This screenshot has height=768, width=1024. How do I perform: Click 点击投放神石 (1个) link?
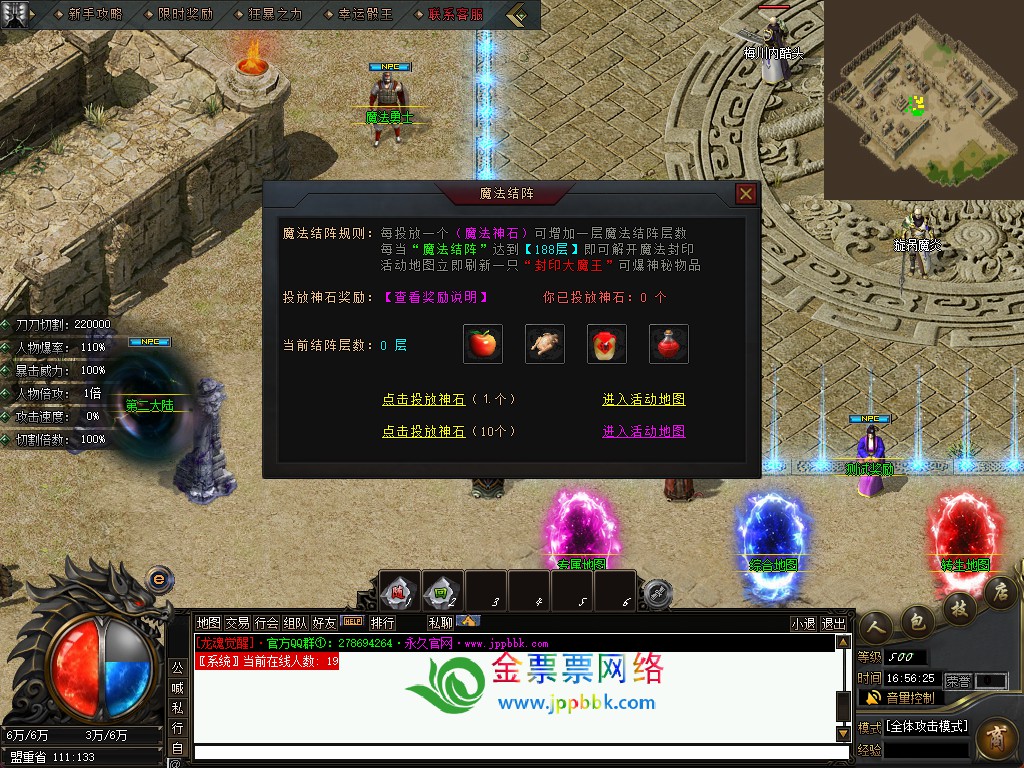tap(449, 399)
